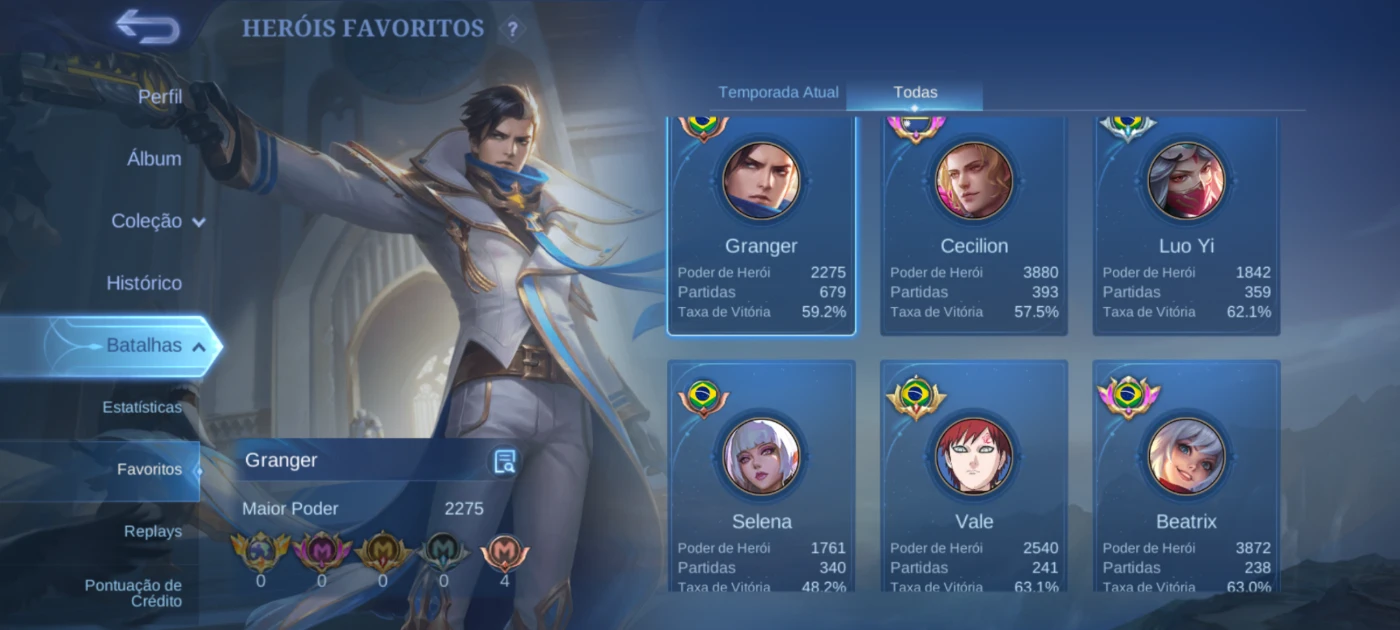1400x630 pixels.
Task: Expand the Coleção menu section
Action: [x=158, y=221]
